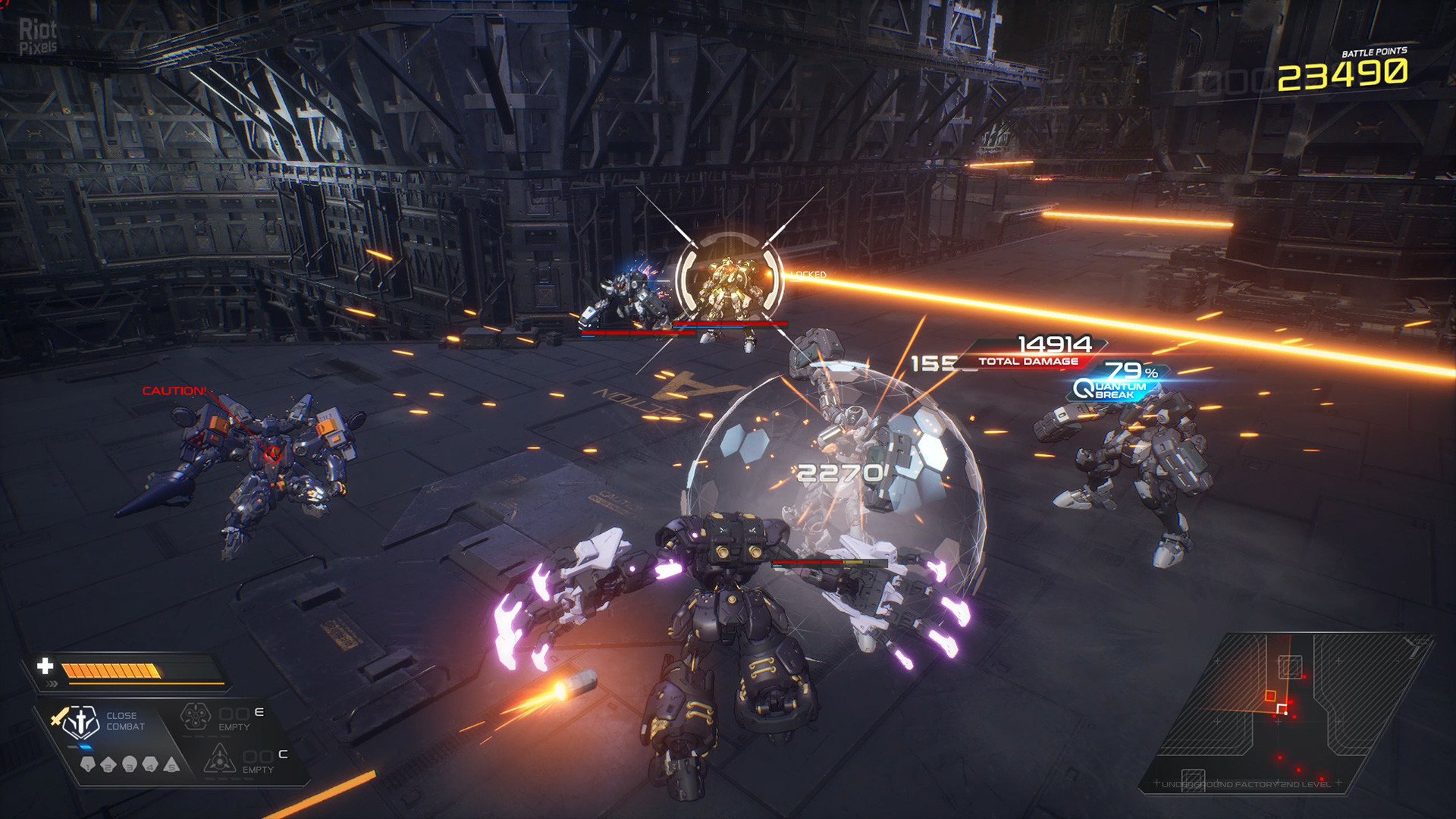Image resolution: width=1456 pixels, height=819 pixels.
Task: Choose combo slot number 2
Action: click(x=108, y=764)
